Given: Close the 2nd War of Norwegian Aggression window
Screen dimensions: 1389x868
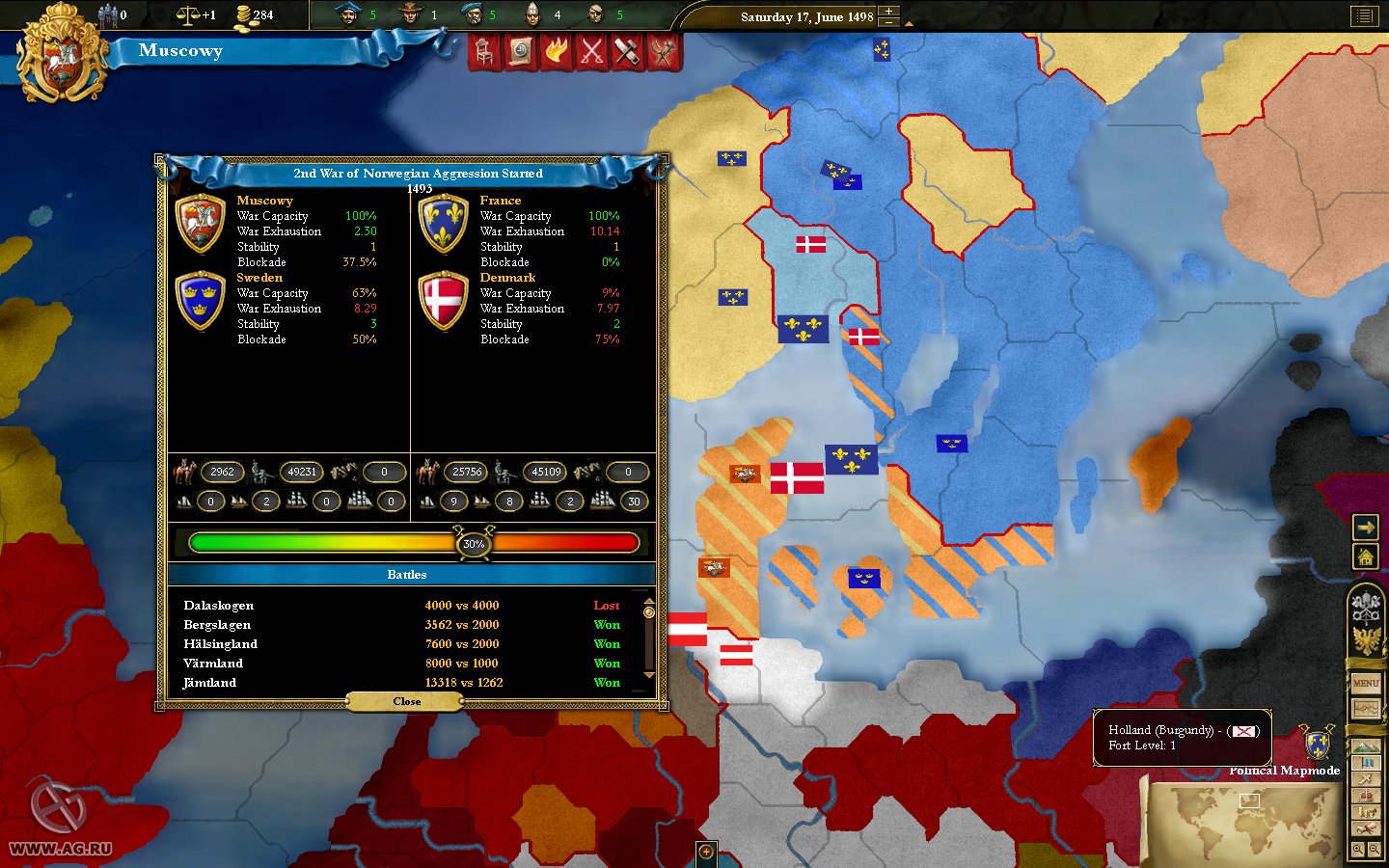Looking at the screenshot, I should tap(406, 701).
